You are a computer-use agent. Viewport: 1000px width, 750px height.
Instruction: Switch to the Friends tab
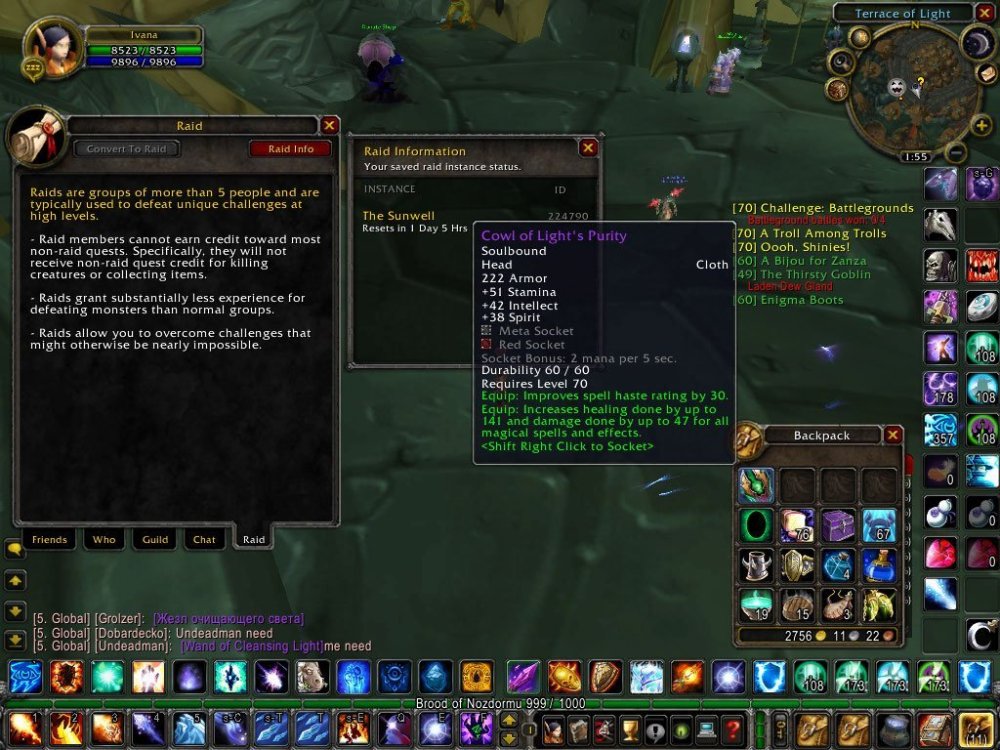49,540
